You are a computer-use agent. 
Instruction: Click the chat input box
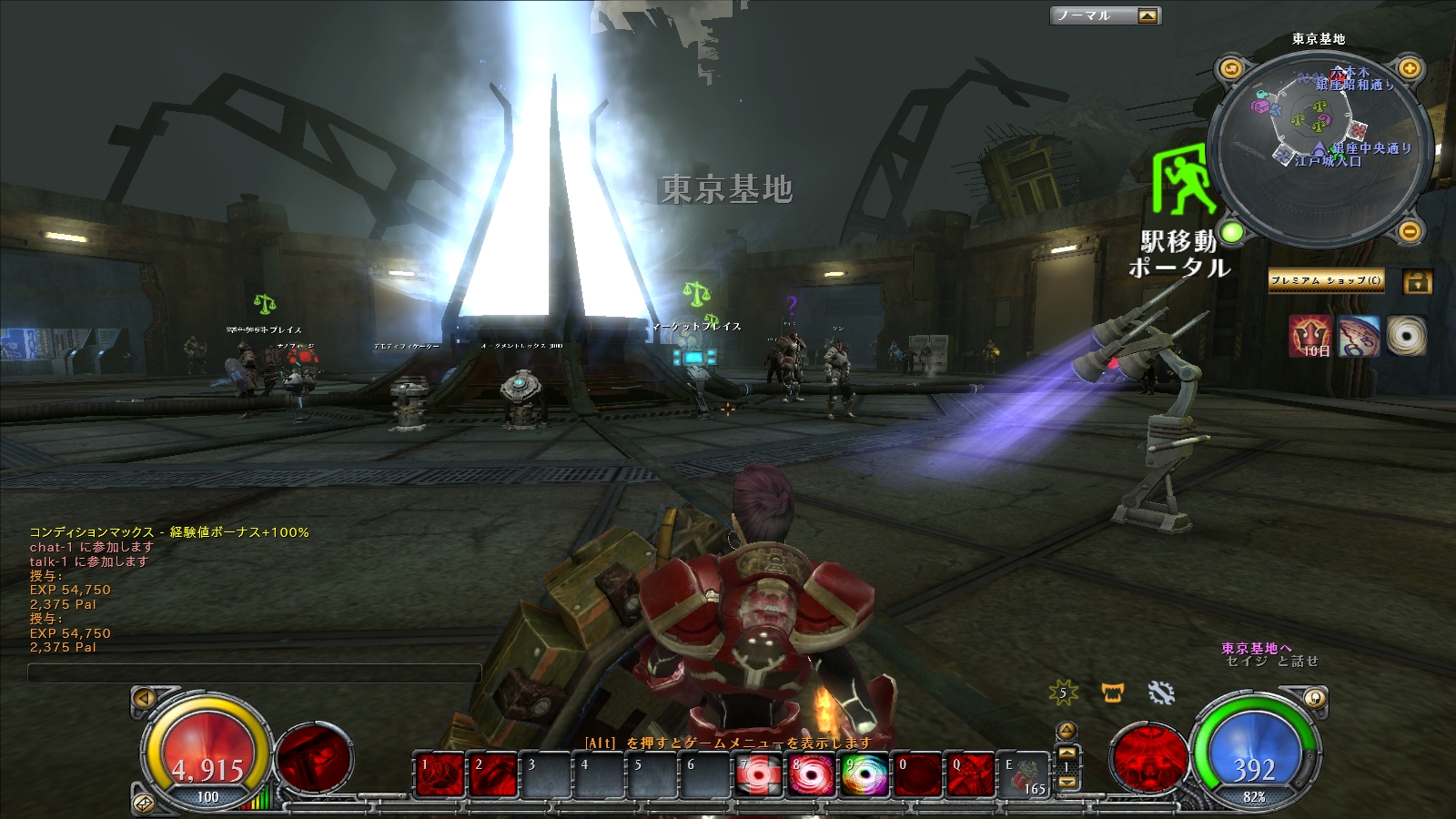255,673
